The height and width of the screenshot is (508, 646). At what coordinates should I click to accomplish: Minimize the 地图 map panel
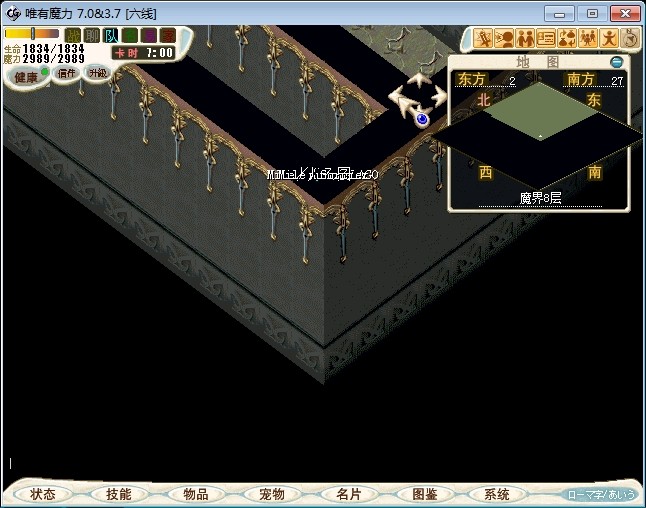click(617, 62)
